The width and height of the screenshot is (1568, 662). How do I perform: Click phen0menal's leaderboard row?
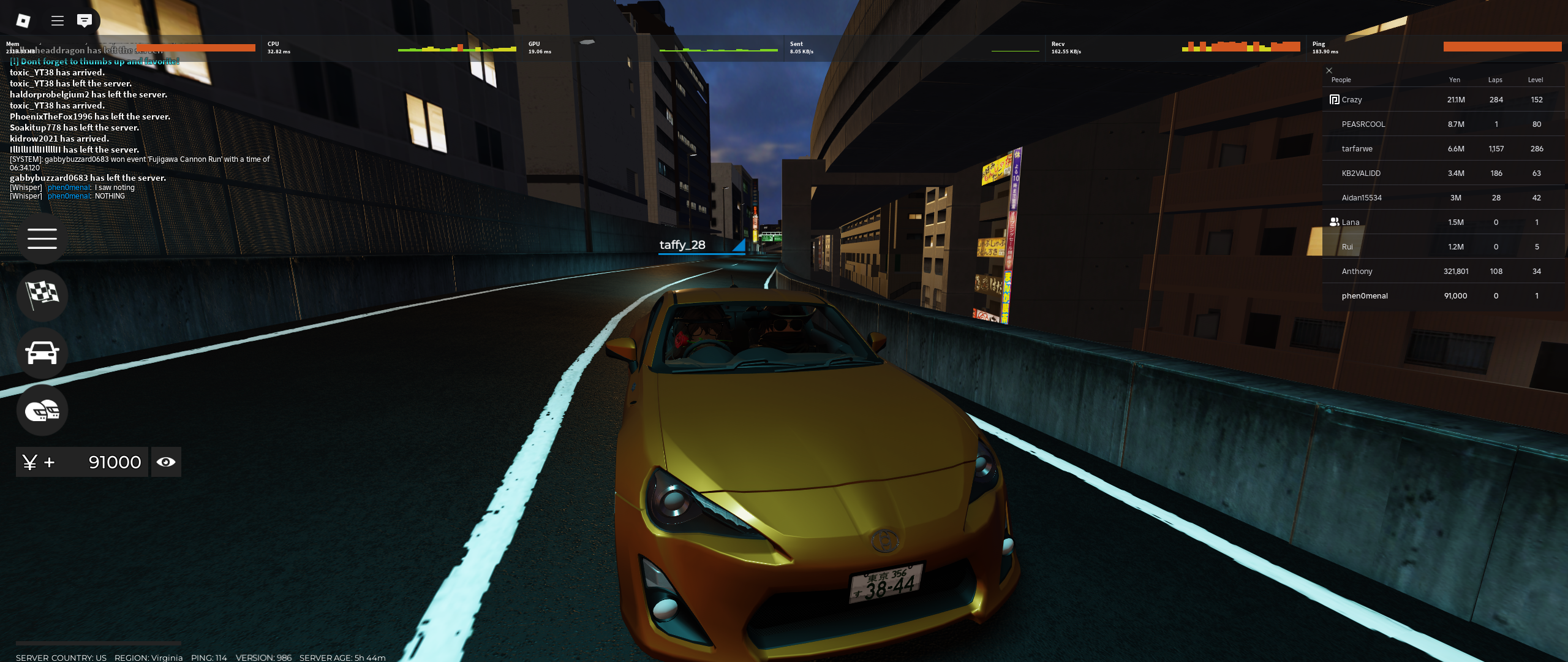point(1365,296)
